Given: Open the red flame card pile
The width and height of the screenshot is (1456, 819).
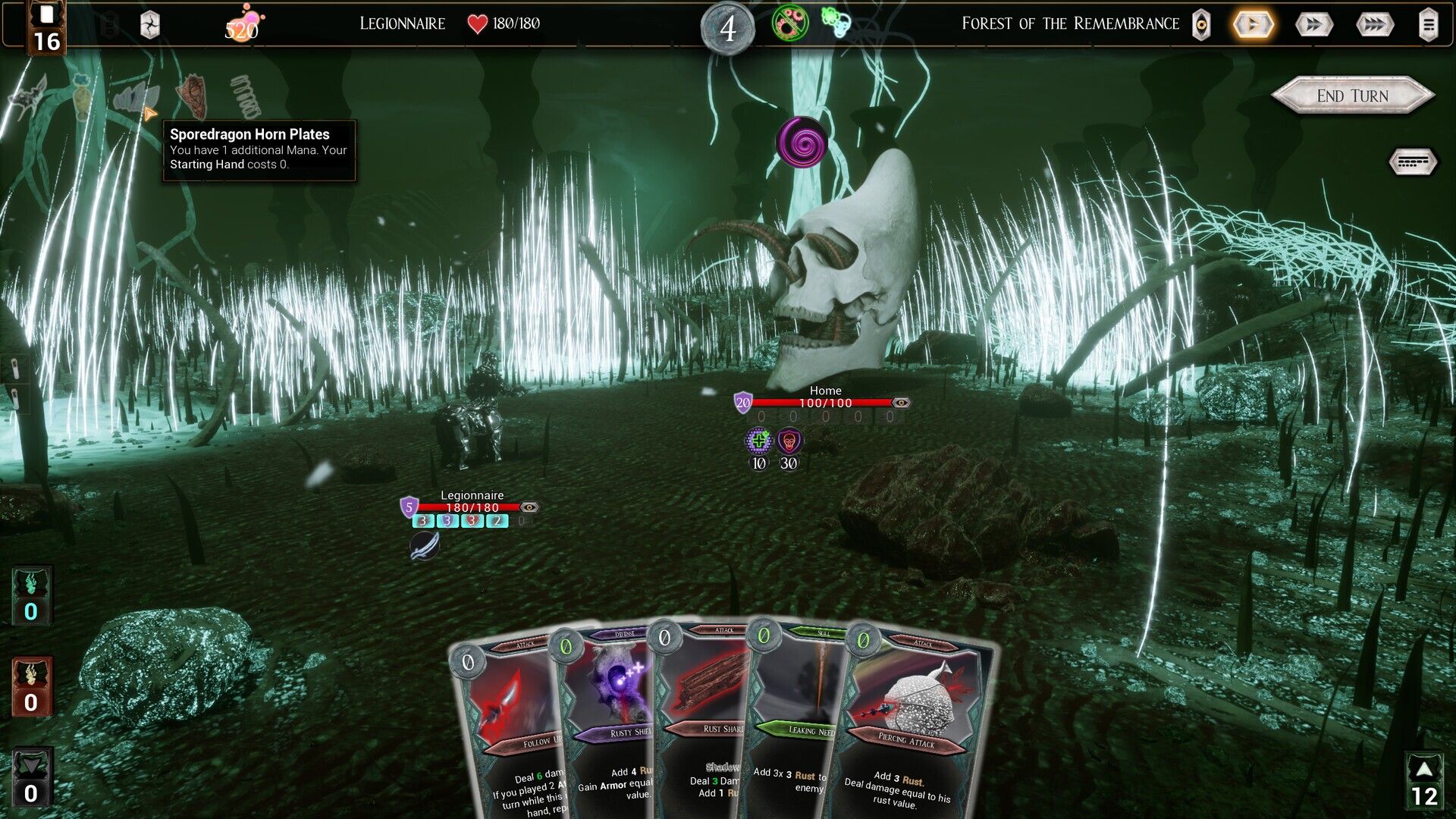Looking at the screenshot, I should click(31, 687).
